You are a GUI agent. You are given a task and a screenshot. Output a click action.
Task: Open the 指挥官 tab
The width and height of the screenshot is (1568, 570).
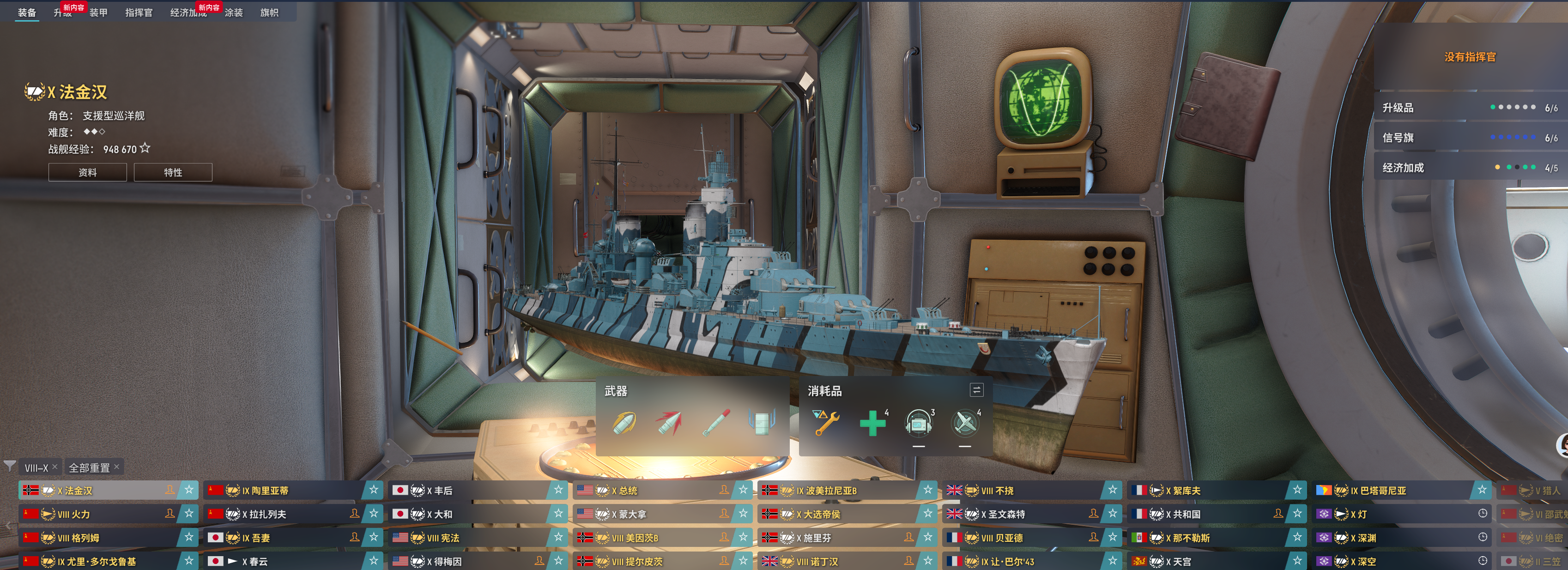pyautogui.click(x=139, y=13)
